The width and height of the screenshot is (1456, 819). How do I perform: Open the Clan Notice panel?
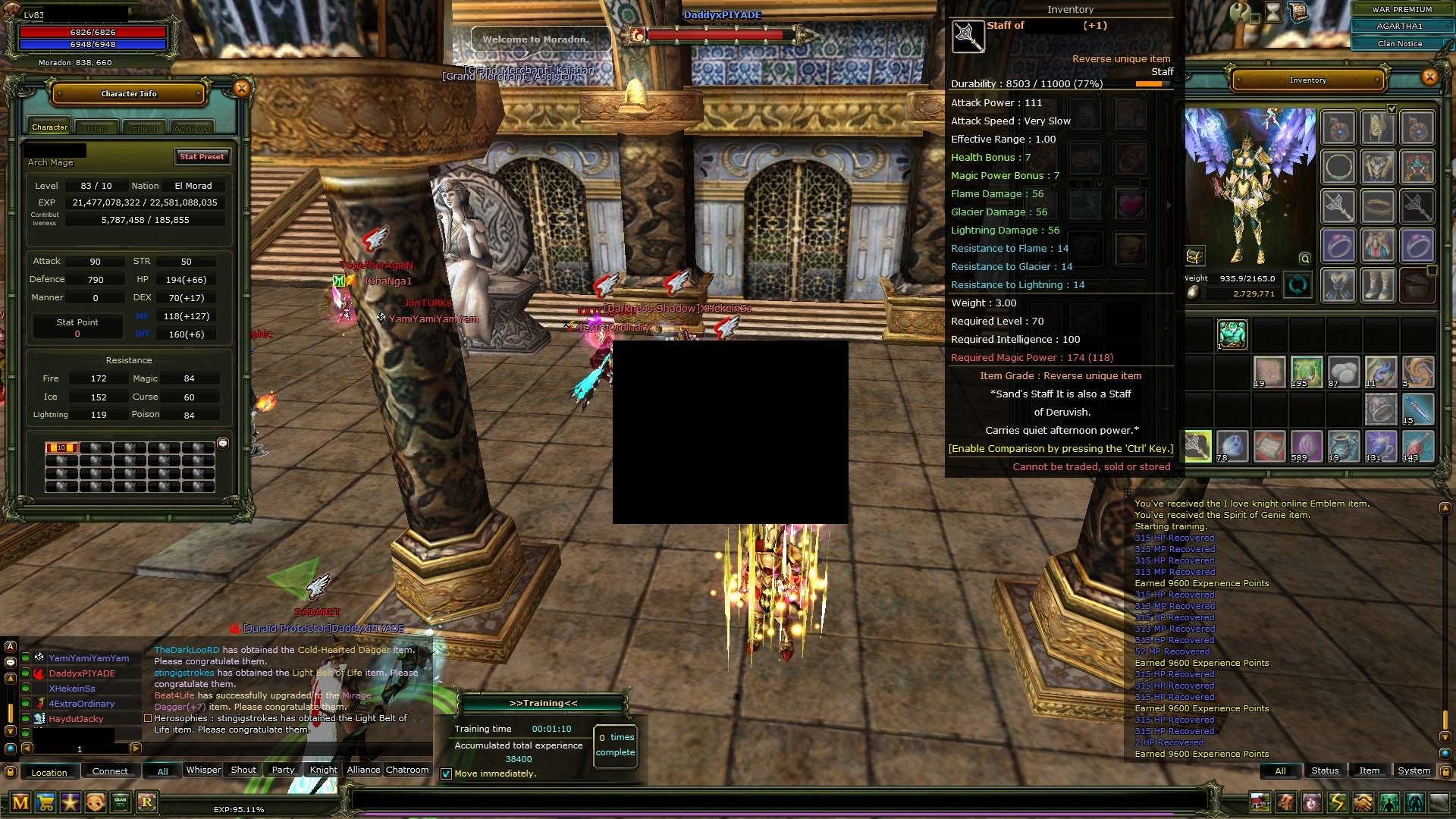click(1399, 43)
